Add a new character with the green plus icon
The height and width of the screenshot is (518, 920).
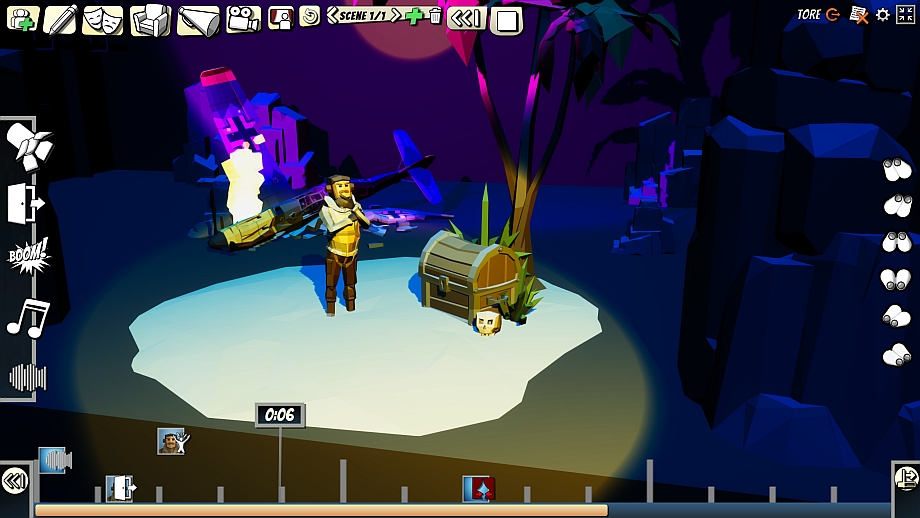(x=22, y=19)
